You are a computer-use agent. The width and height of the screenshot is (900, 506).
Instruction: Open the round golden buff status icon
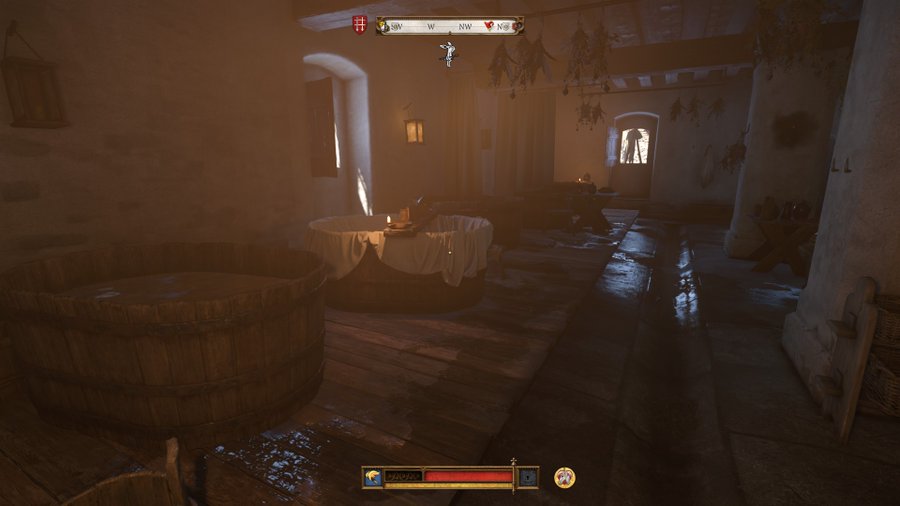(564, 477)
